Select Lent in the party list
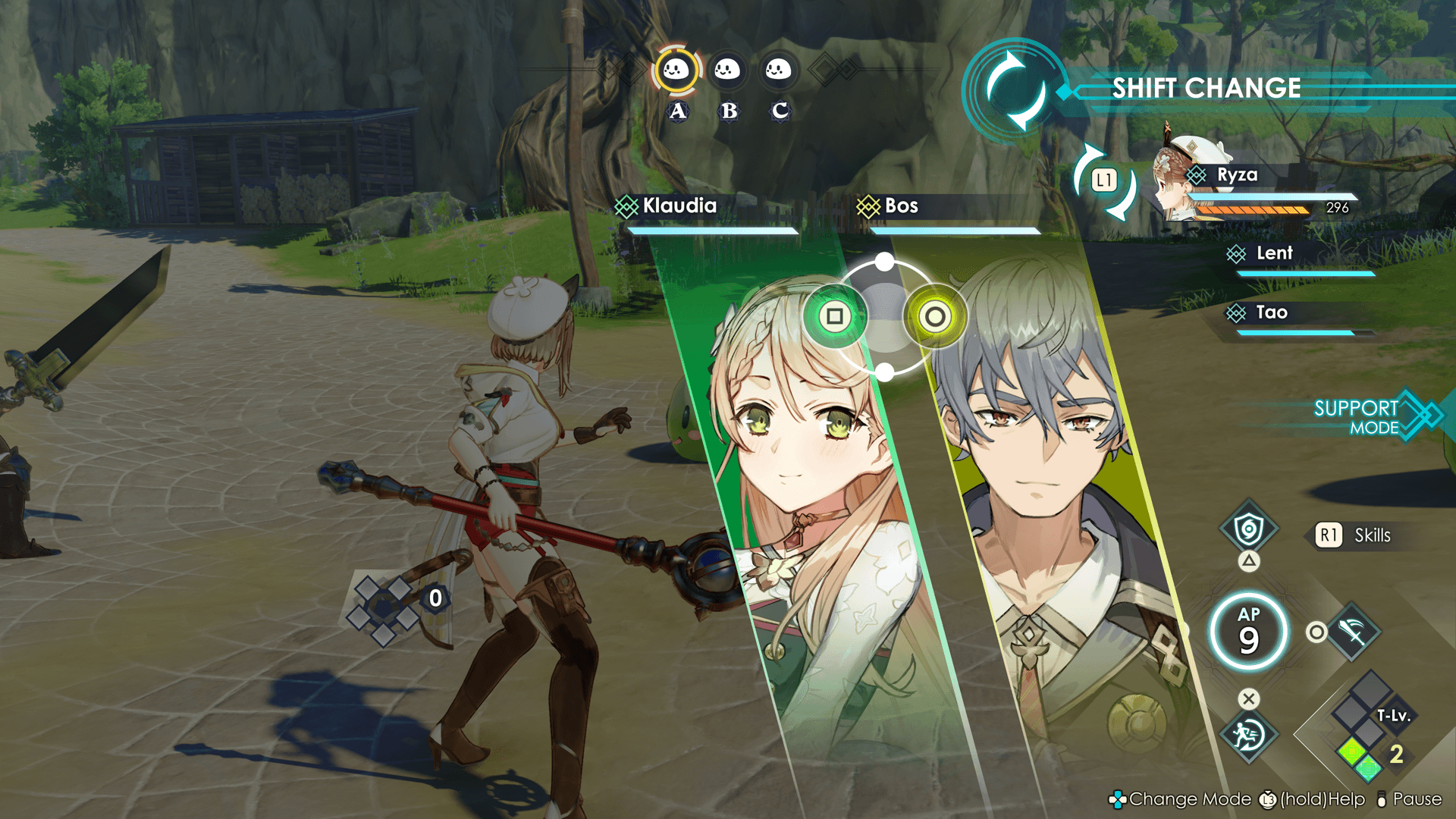1456x819 pixels. [x=1274, y=254]
